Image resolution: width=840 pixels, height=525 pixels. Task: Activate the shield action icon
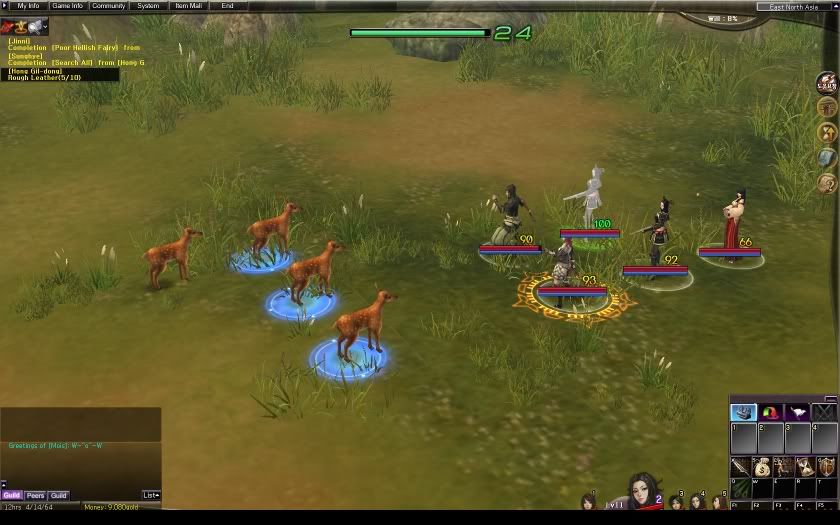point(826,467)
